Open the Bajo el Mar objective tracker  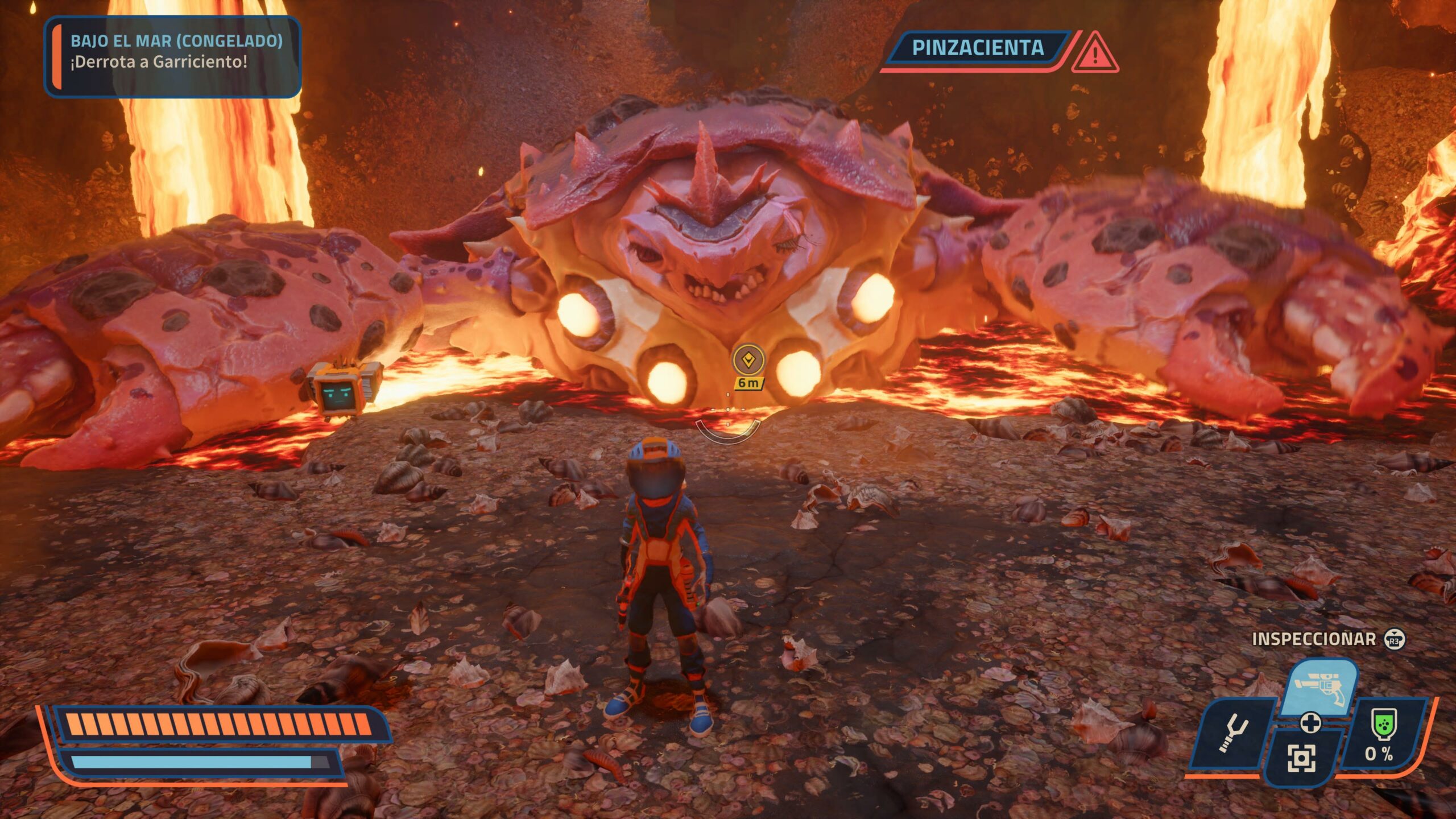(x=172, y=56)
